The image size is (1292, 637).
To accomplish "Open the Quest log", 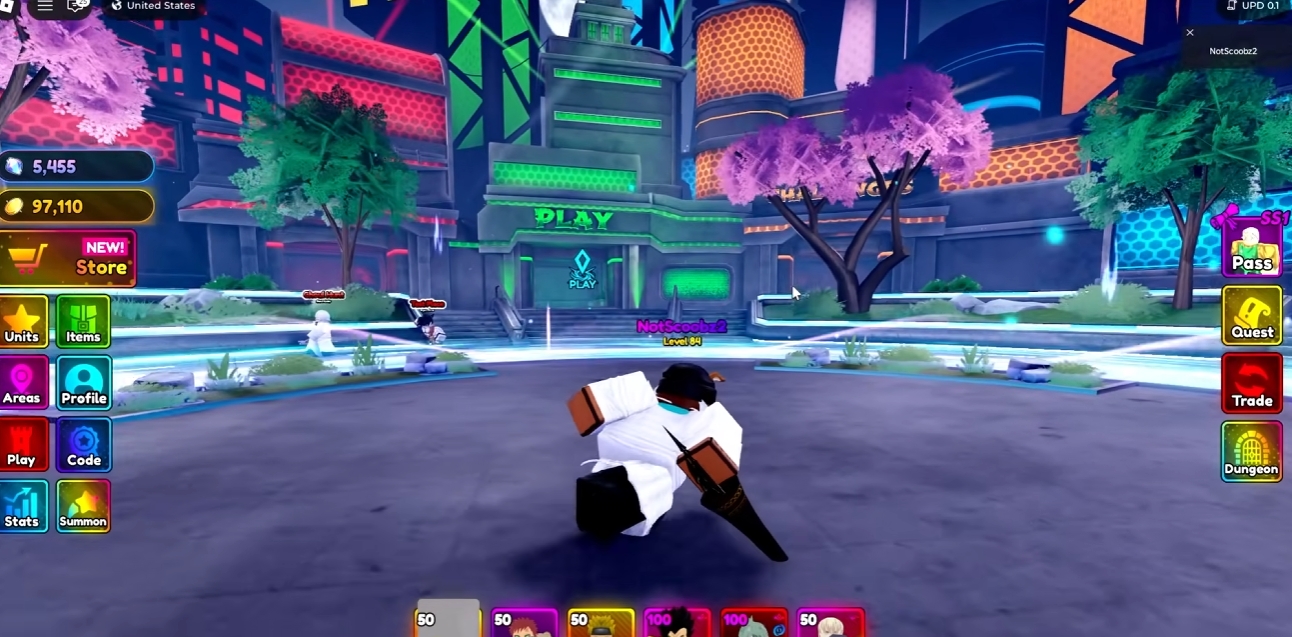I will pos(1251,316).
